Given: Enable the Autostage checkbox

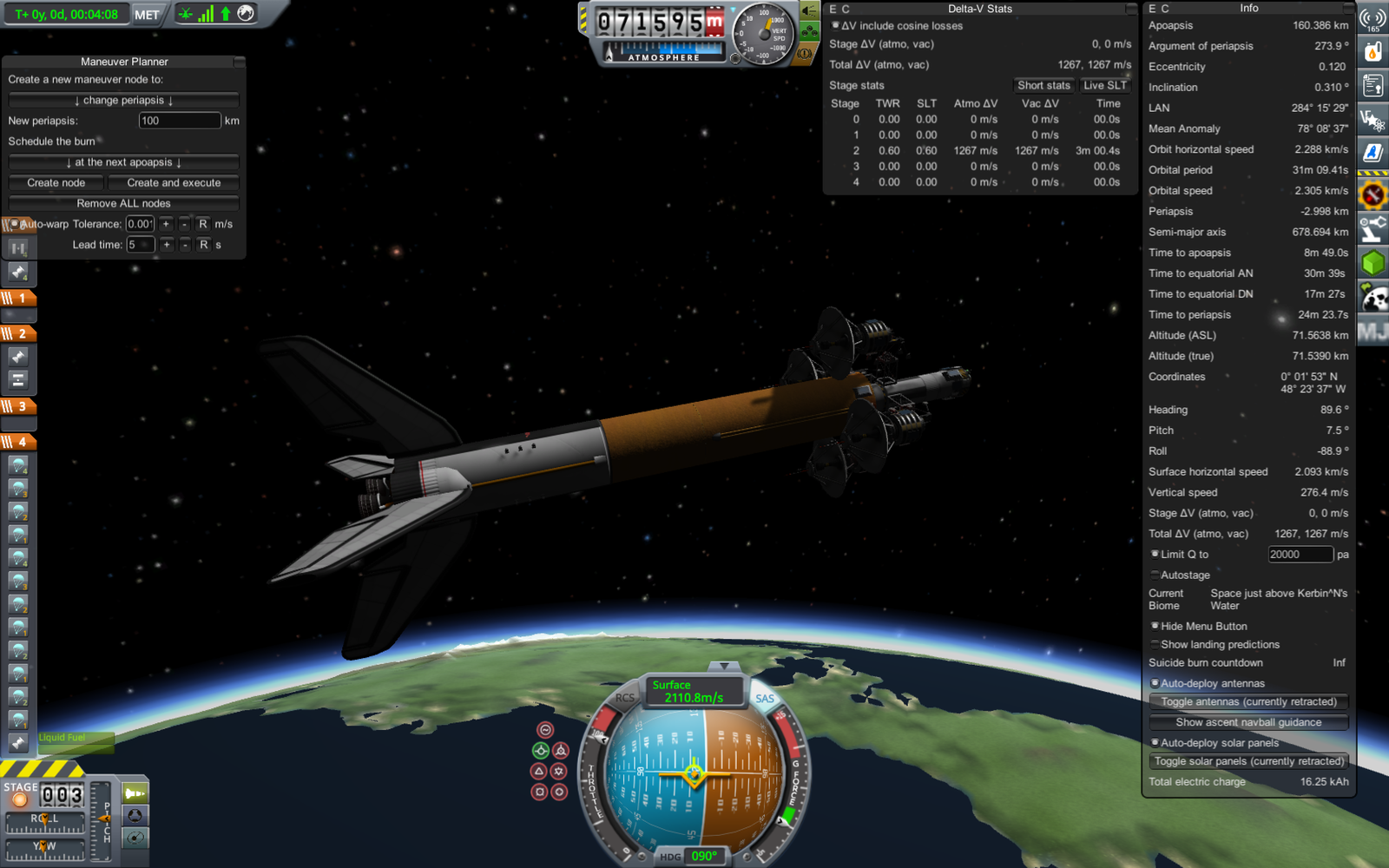Looking at the screenshot, I should 1155,575.
